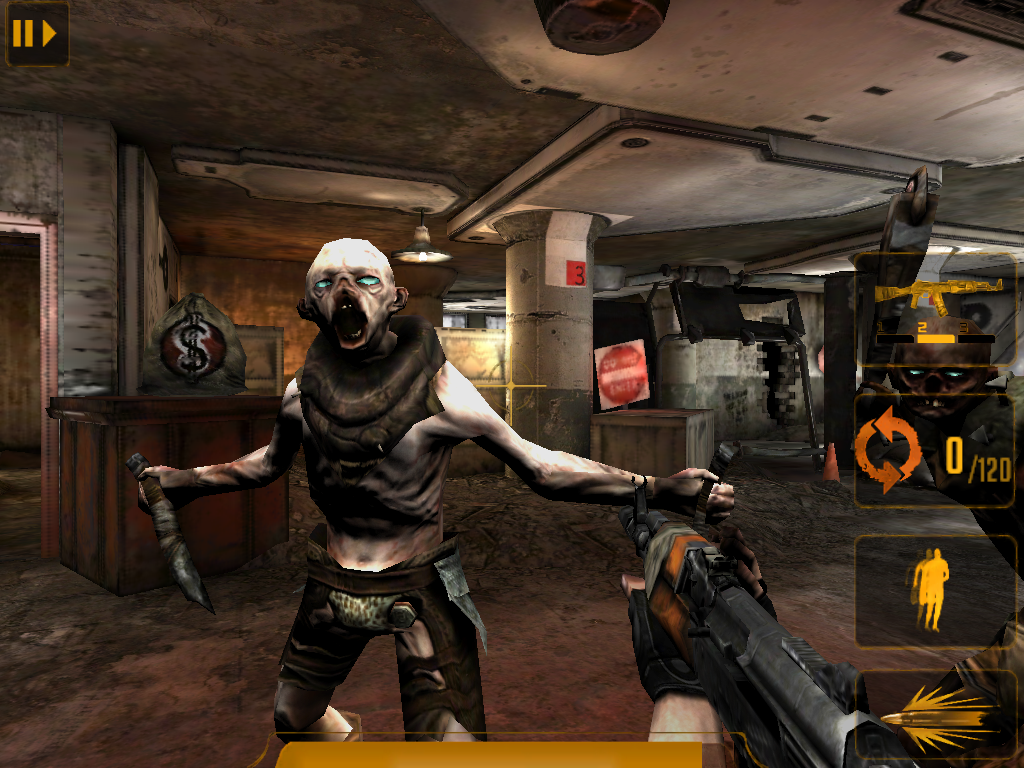The width and height of the screenshot is (1024, 768).
Task: Switch weapon using the golden rifle selector
Action: click(936, 309)
